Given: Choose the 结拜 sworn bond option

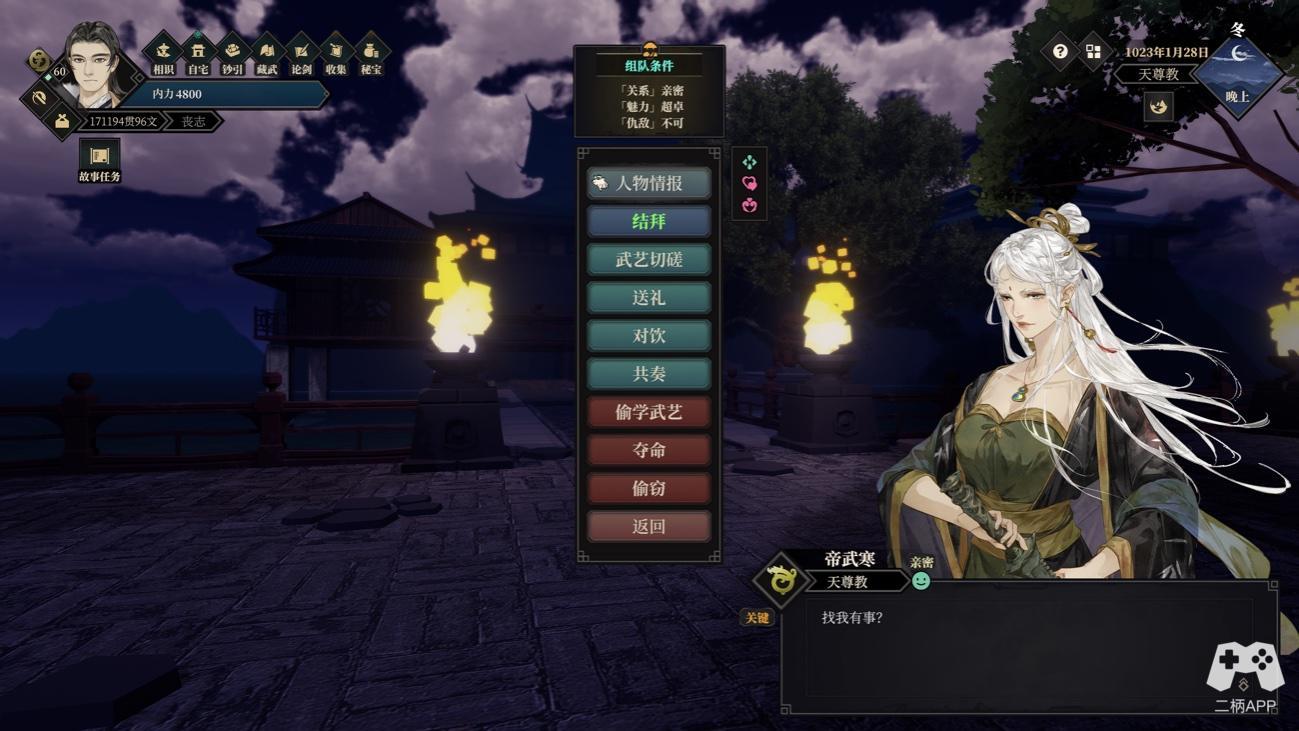Looking at the screenshot, I should (649, 221).
